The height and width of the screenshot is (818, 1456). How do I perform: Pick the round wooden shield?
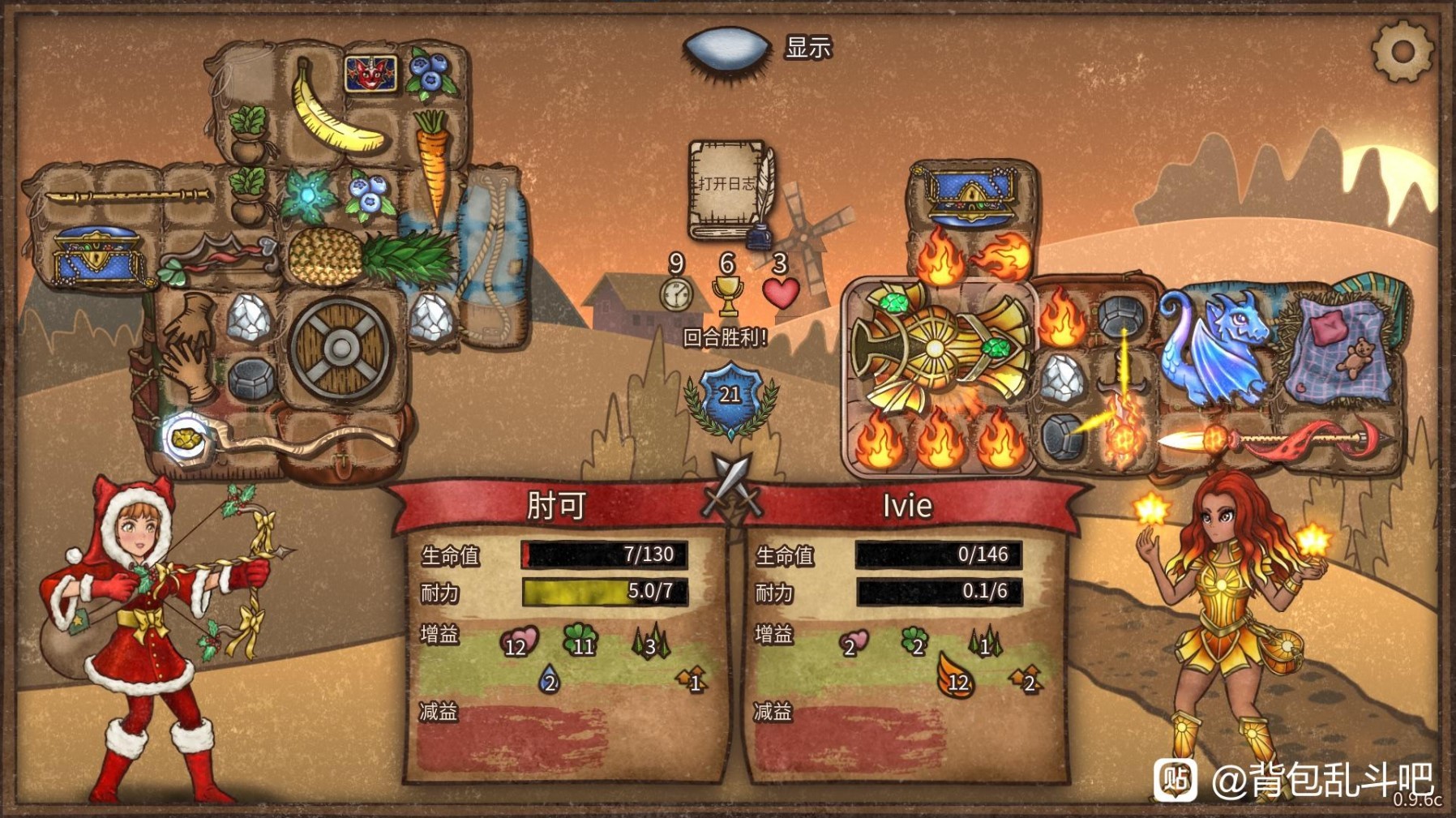(x=341, y=349)
